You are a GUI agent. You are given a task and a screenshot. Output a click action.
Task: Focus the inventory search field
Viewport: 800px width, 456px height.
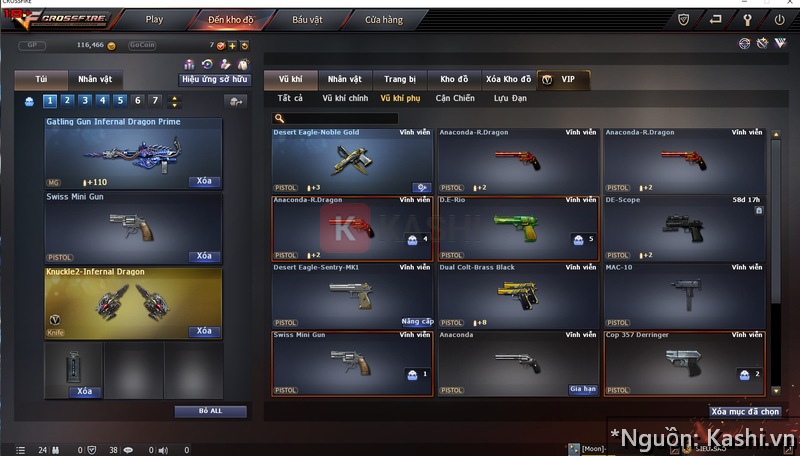(x=340, y=118)
